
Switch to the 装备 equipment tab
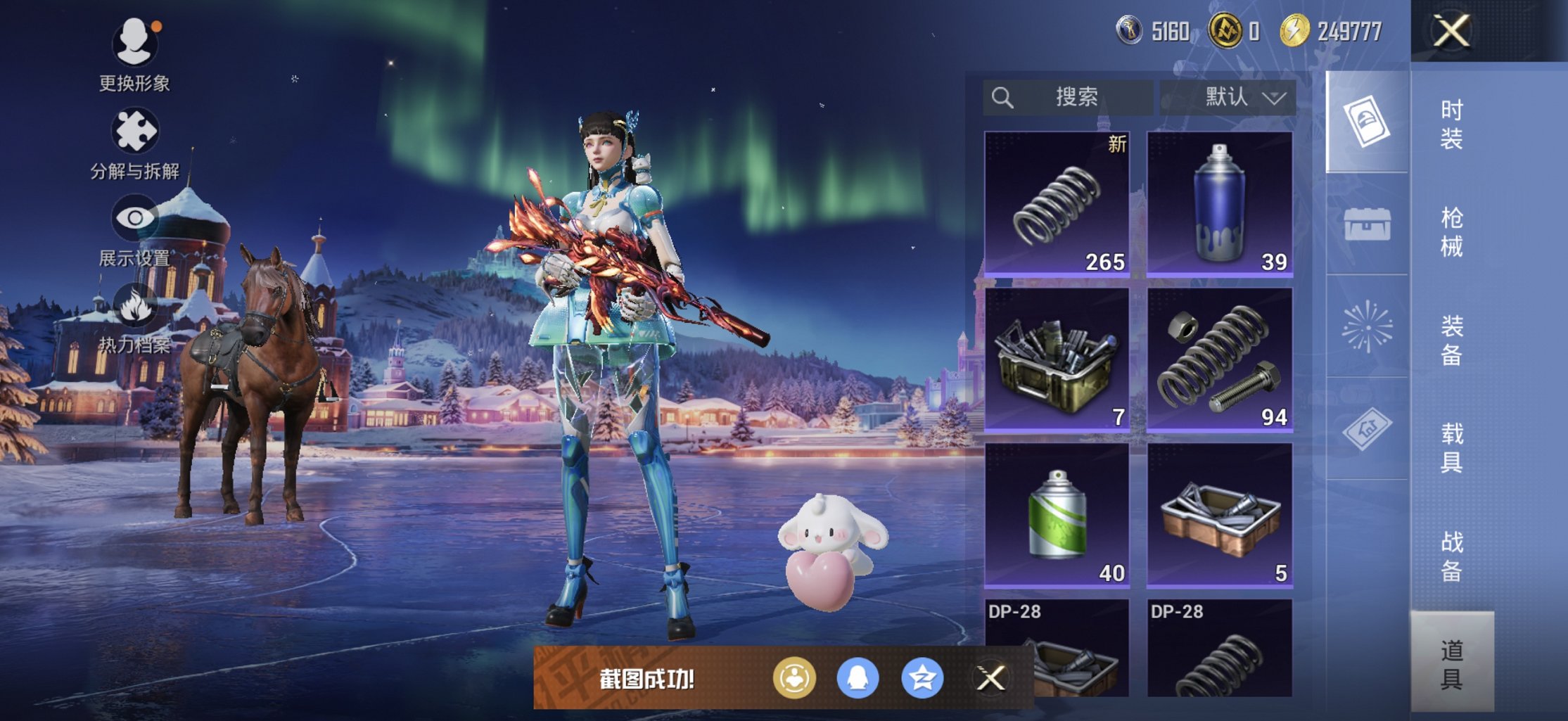tap(1451, 340)
